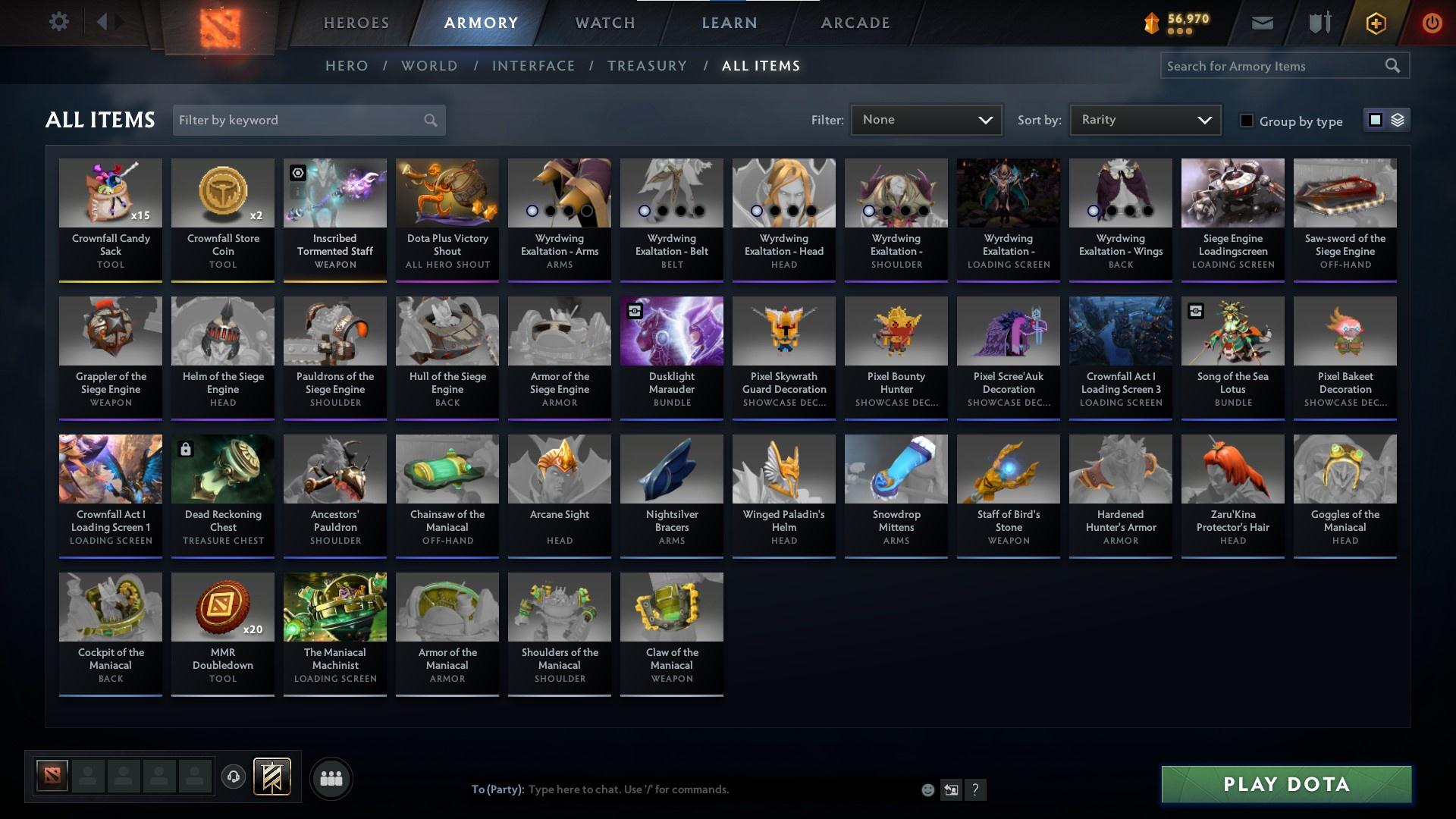Open the settings gear icon
The image size is (1456, 819).
click(x=59, y=22)
